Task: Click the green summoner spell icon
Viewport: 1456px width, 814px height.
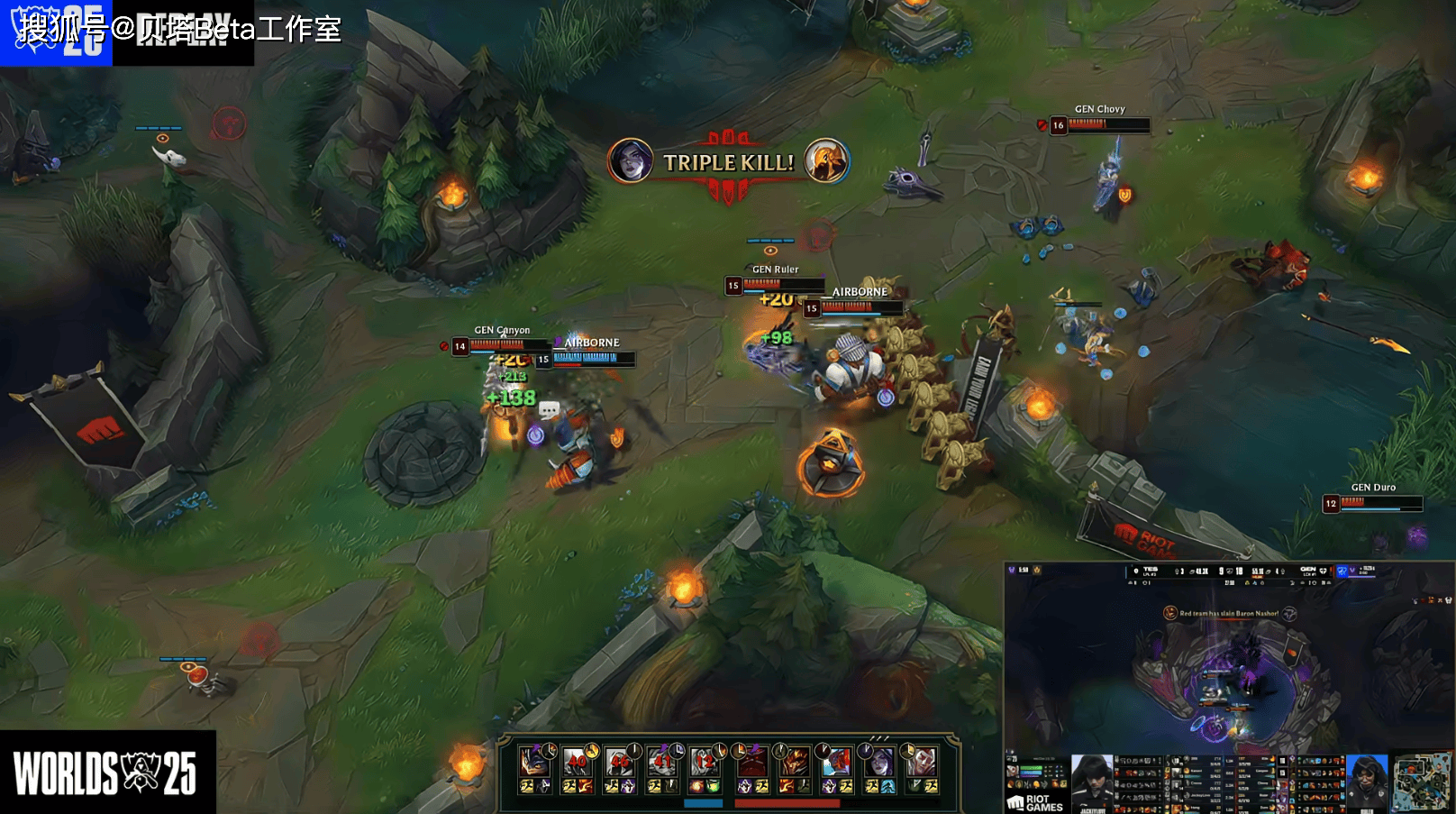Action: pos(713,787)
